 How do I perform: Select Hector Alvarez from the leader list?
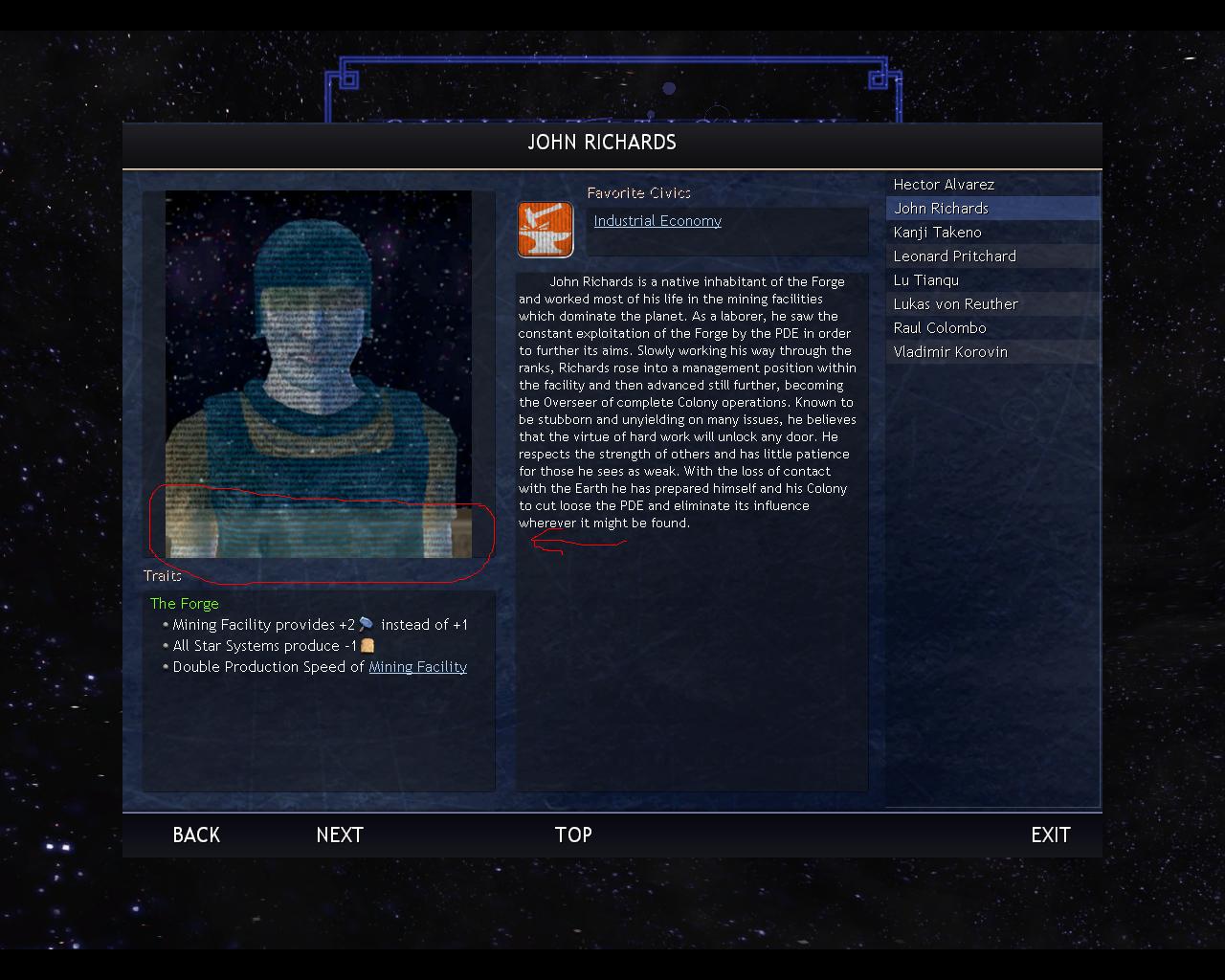944,185
